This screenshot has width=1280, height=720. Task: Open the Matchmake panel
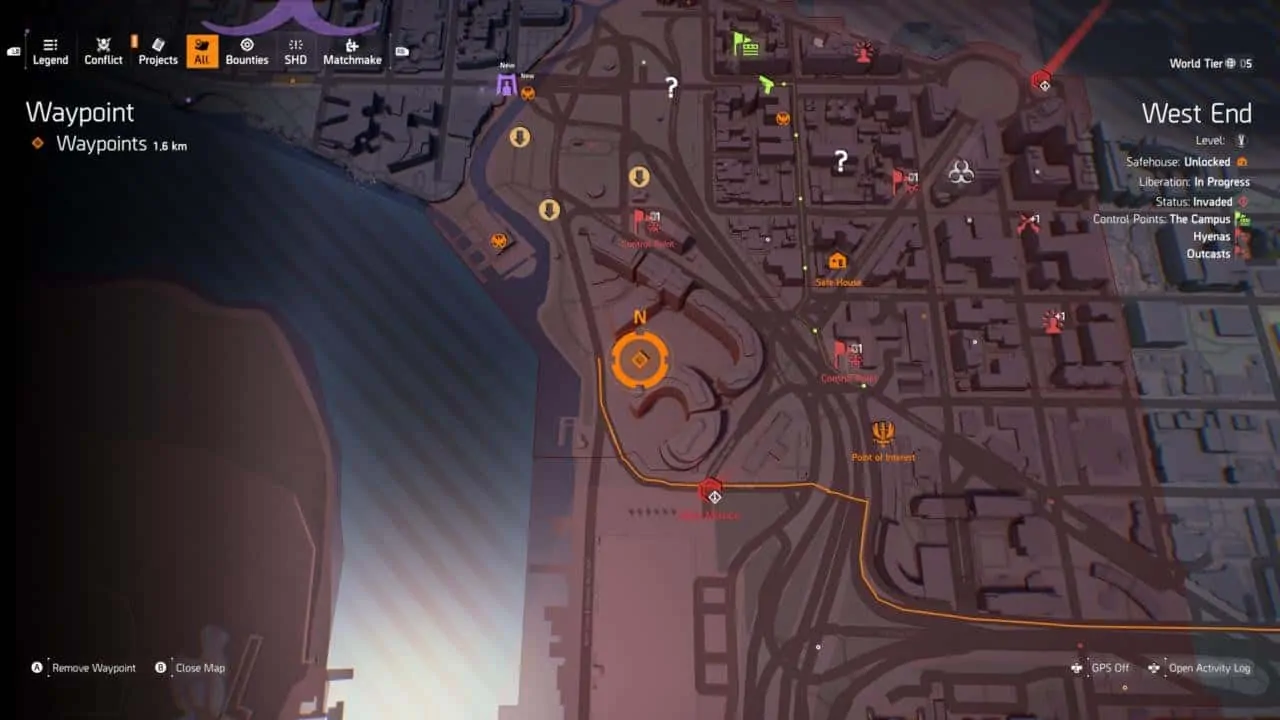pos(352,50)
